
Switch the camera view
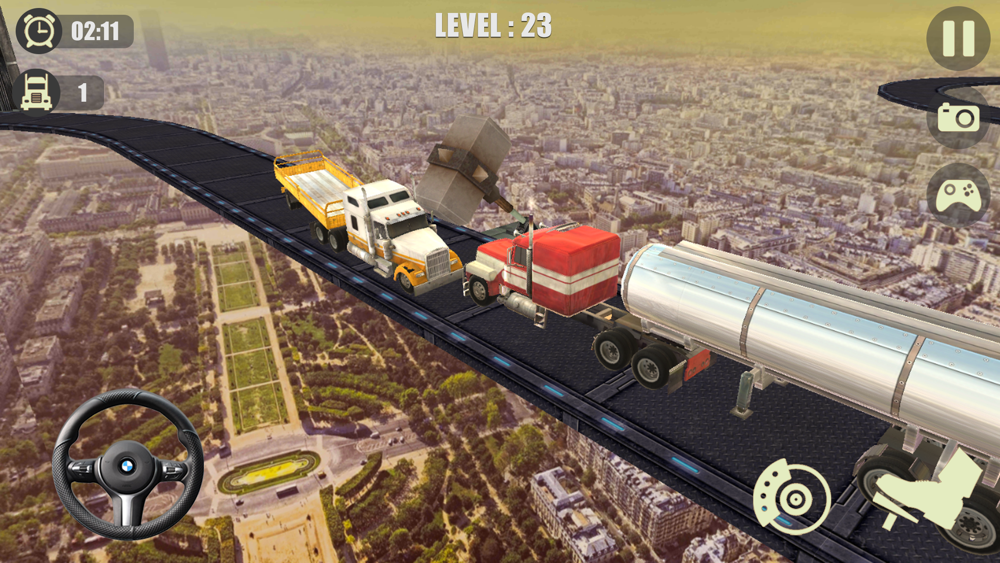958,117
